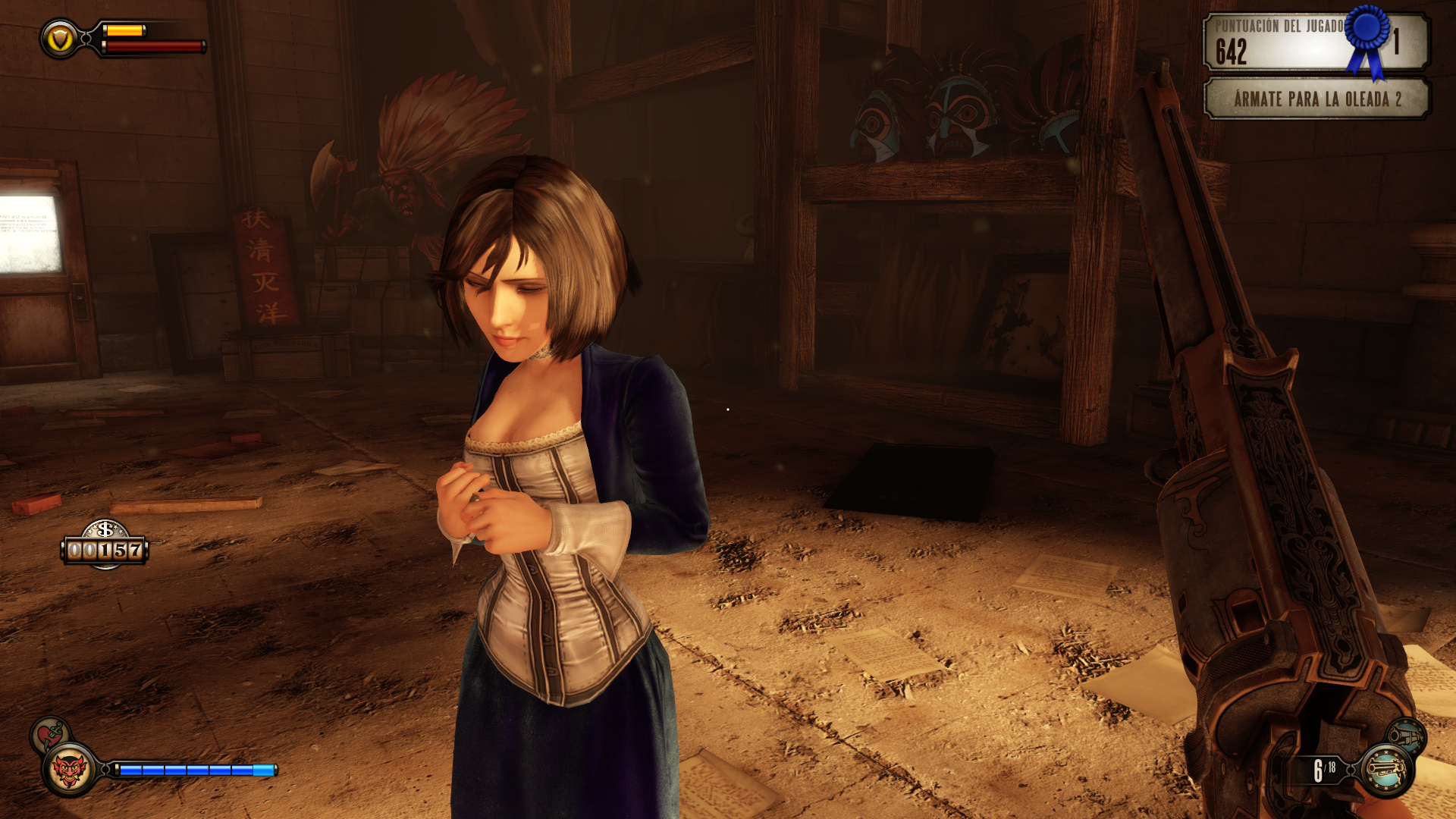1456x819 pixels.
Task: Open the "Ármate para la oleada 2" objective banner
Action: (x=1316, y=99)
